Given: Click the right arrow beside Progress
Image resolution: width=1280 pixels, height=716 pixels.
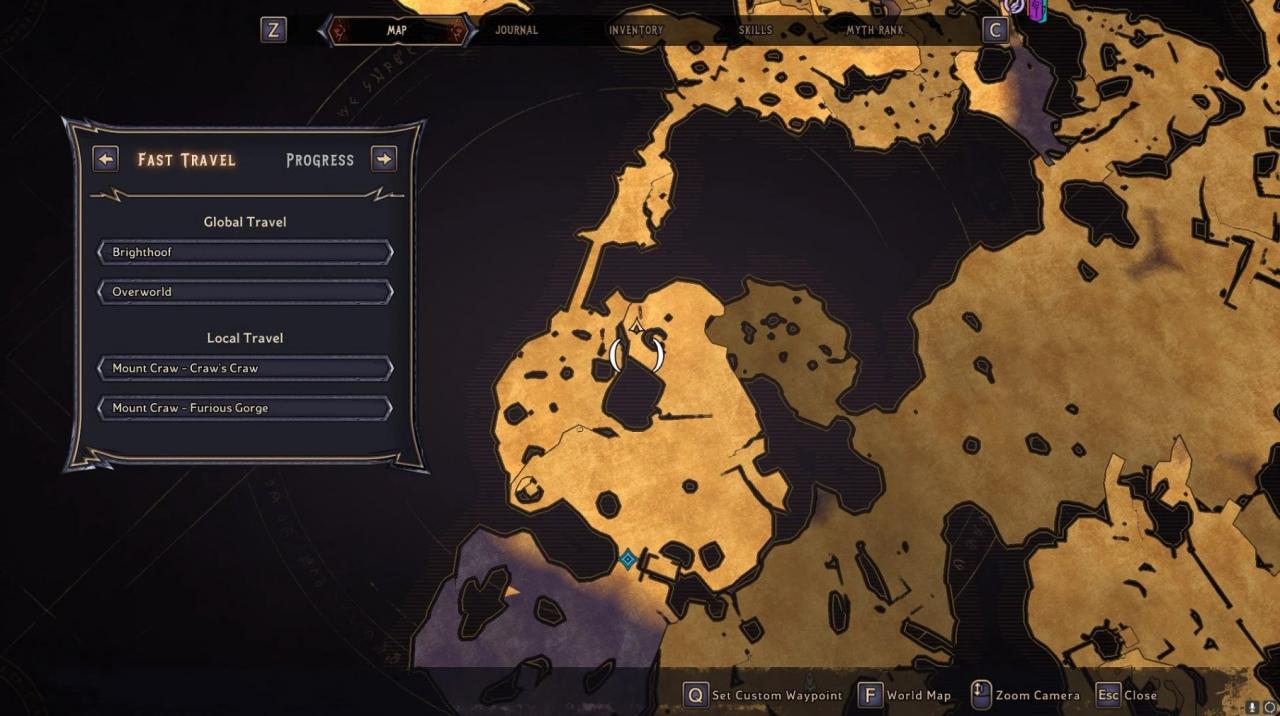Looking at the screenshot, I should point(384,159).
